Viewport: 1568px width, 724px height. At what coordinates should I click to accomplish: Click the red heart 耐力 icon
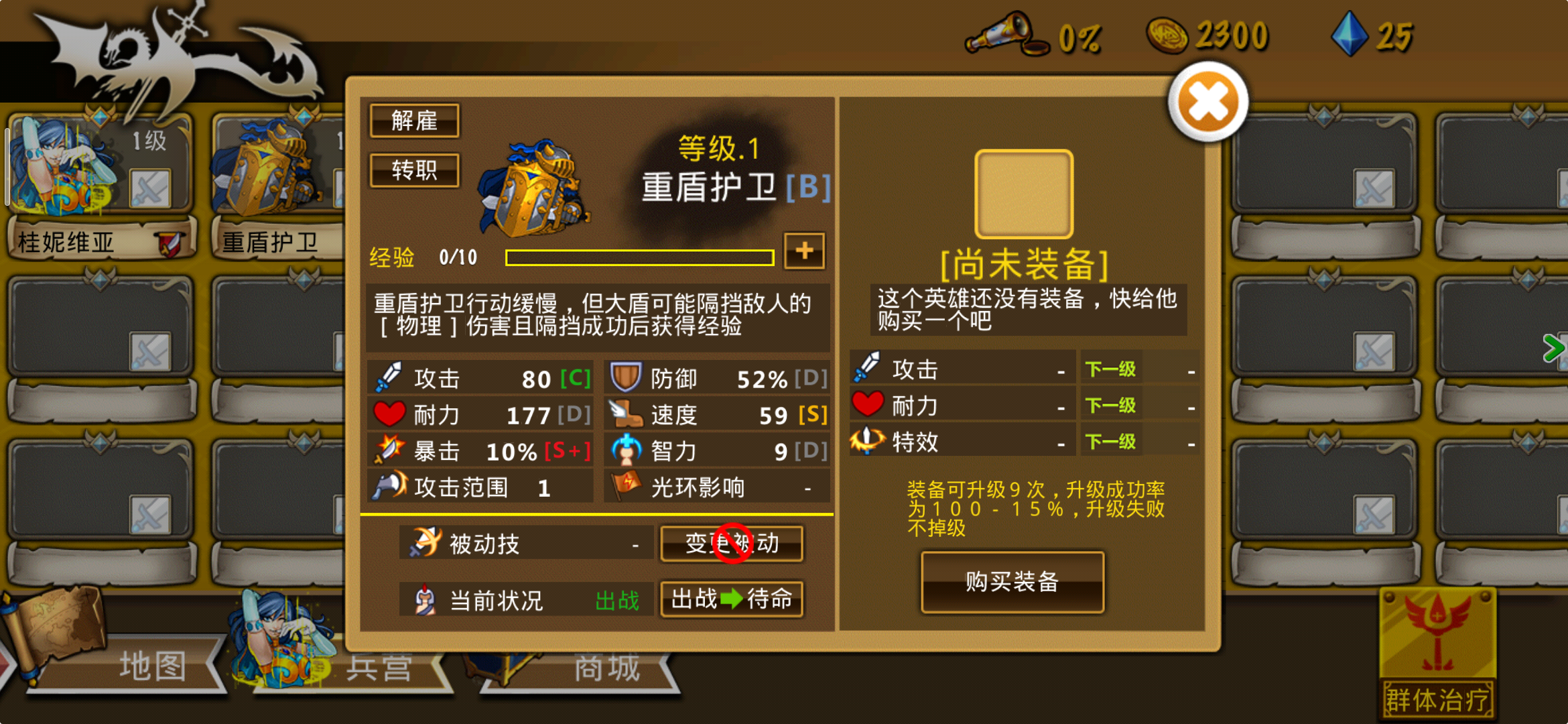click(x=388, y=414)
